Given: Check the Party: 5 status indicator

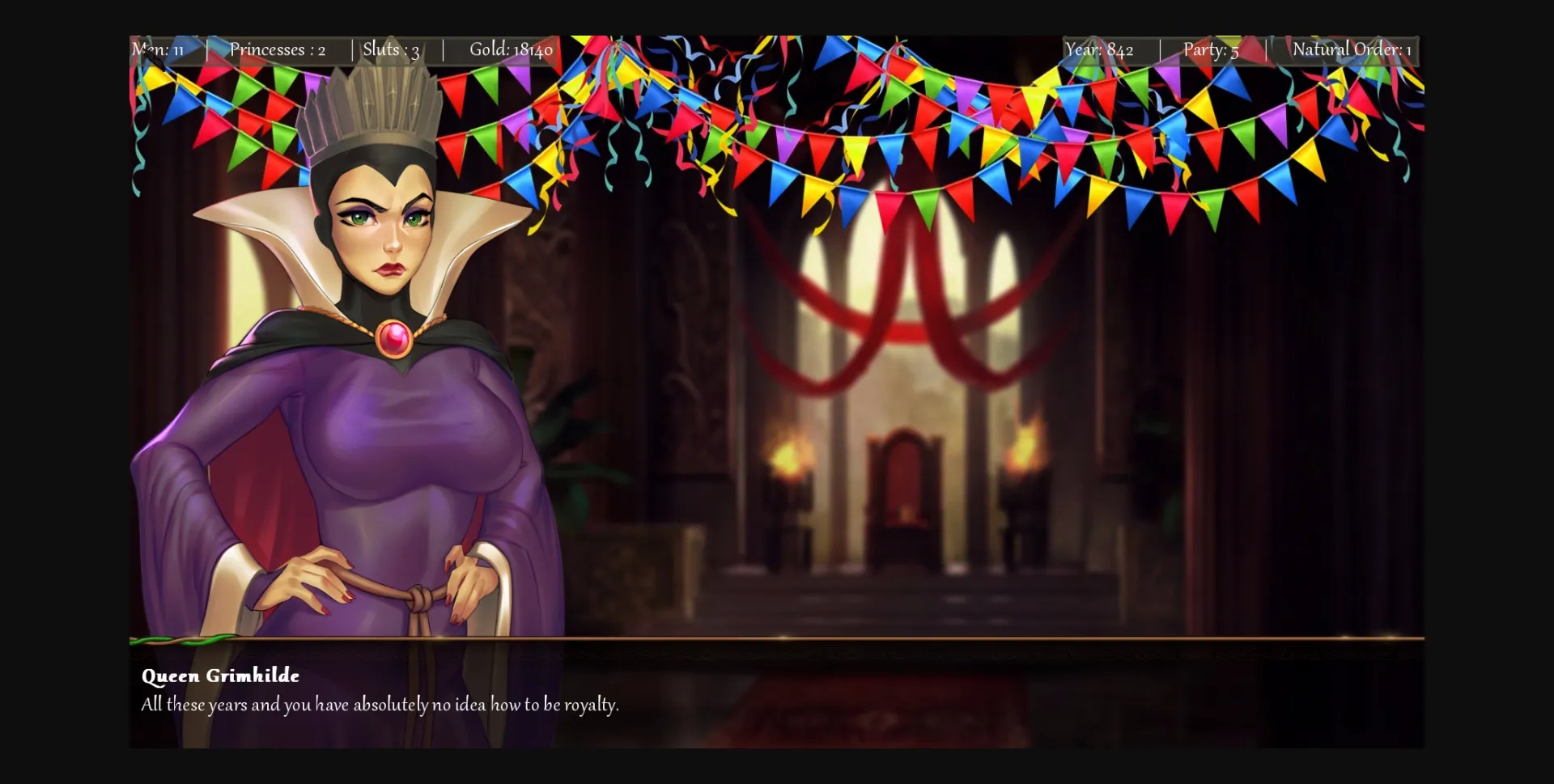Looking at the screenshot, I should [x=1209, y=49].
